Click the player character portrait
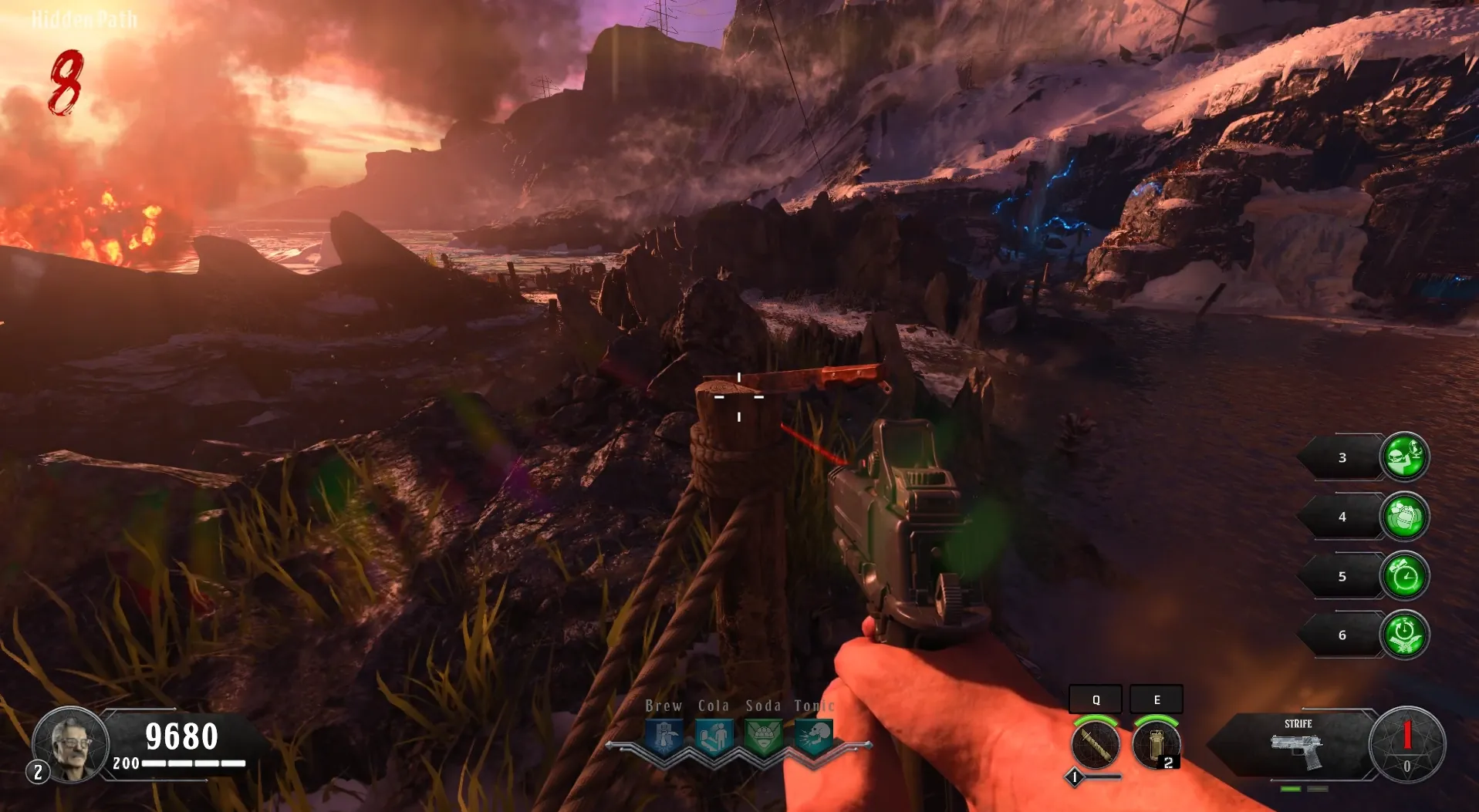Viewport: 1479px width, 812px height. click(71, 743)
